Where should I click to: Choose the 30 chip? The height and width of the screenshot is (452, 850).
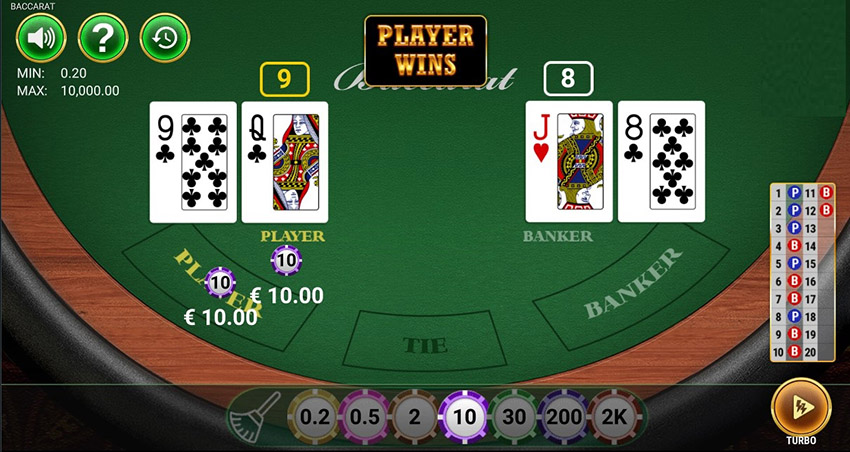point(514,416)
